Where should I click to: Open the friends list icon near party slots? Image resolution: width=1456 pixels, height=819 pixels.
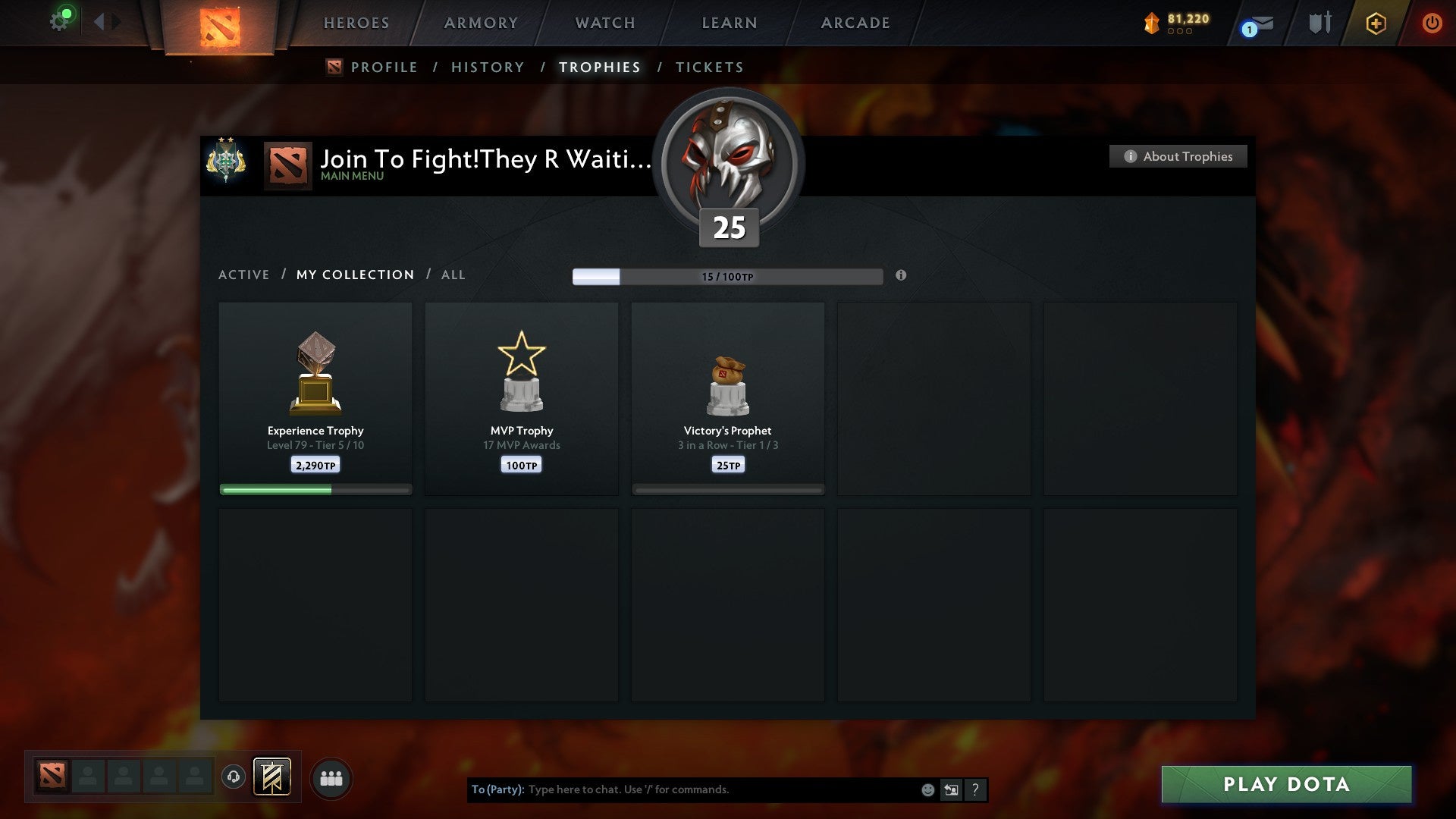(331, 777)
